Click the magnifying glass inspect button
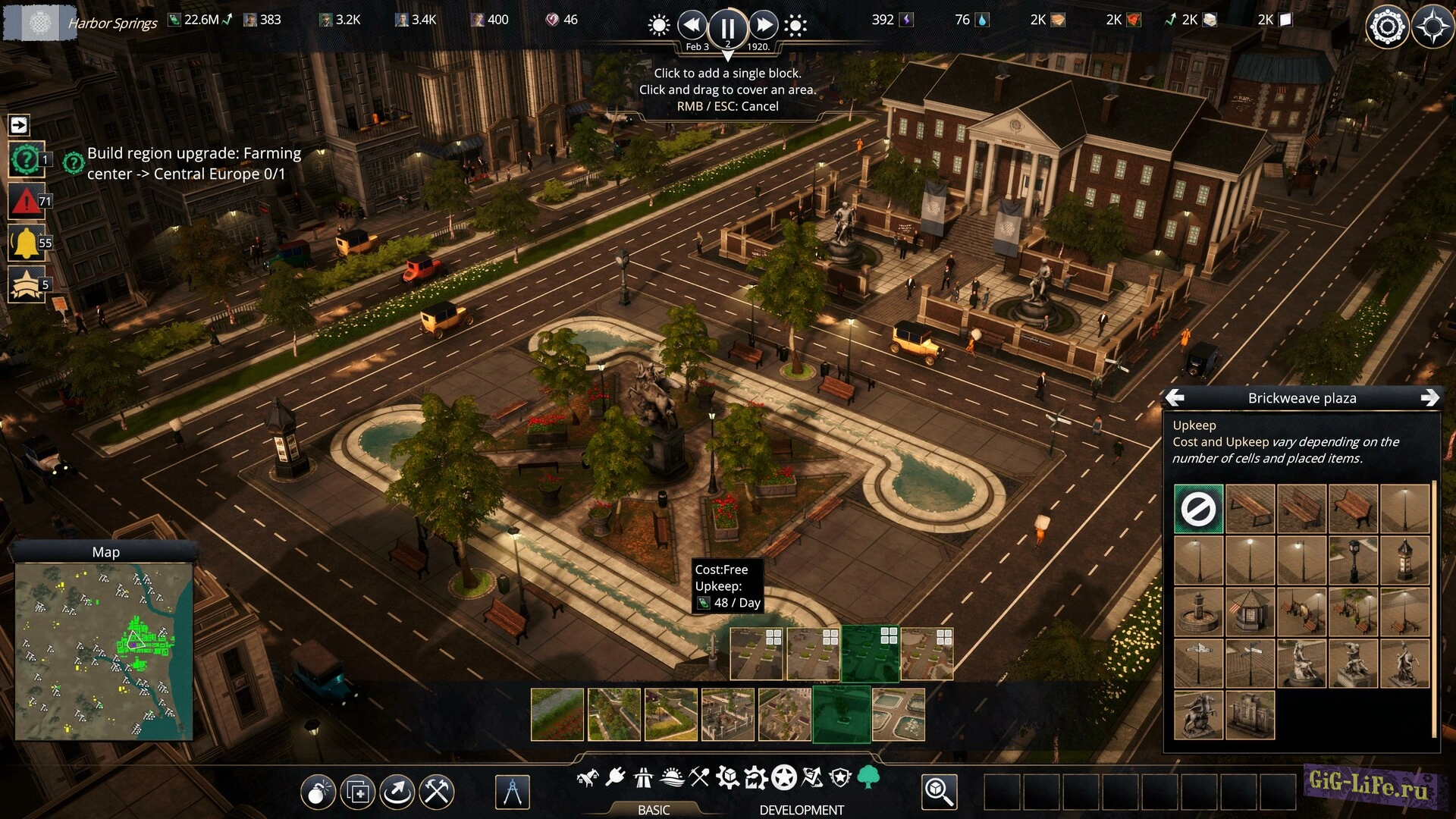The image size is (1456, 819). [939, 792]
